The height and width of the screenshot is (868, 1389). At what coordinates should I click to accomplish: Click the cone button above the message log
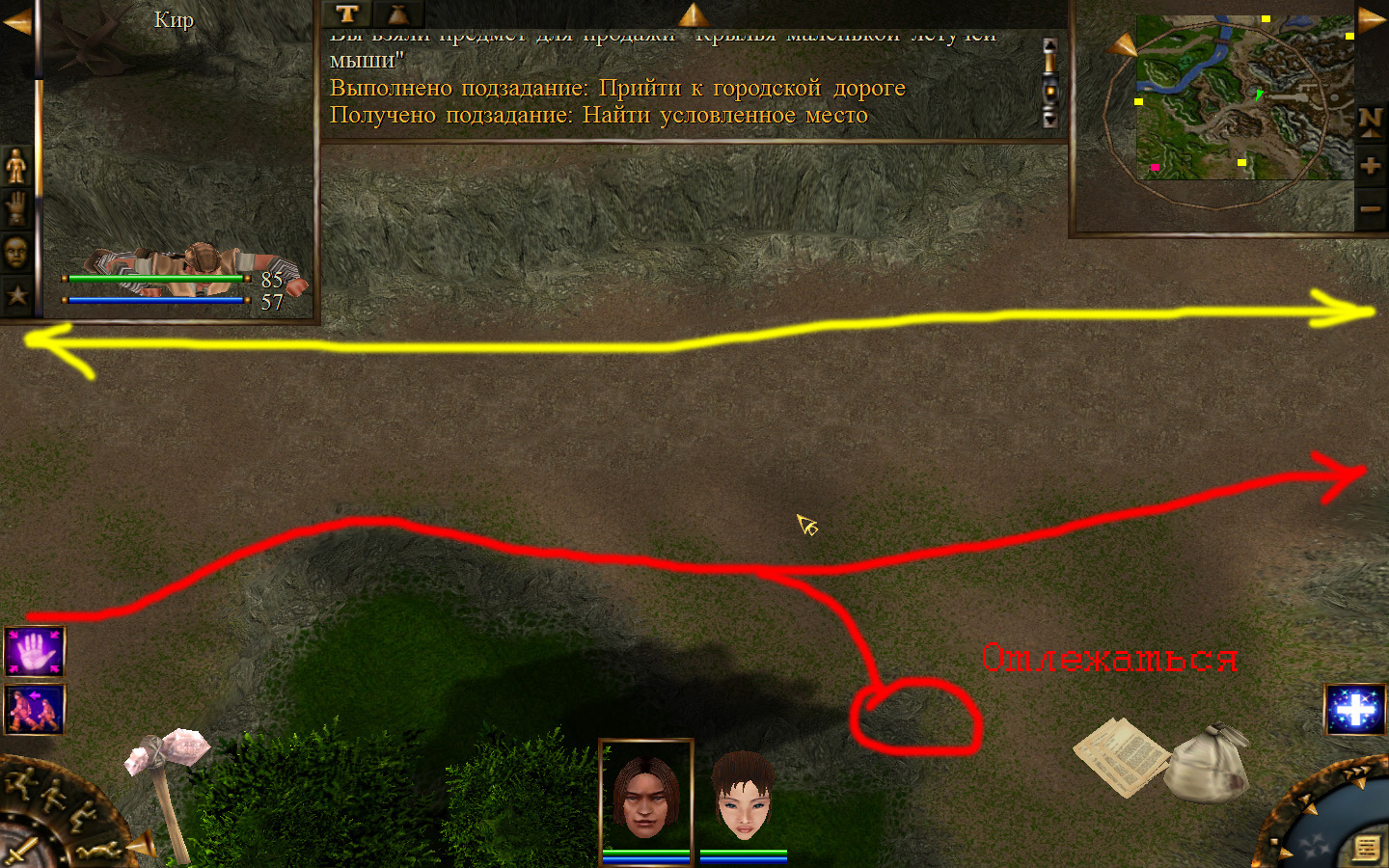(x=397, y=14)
